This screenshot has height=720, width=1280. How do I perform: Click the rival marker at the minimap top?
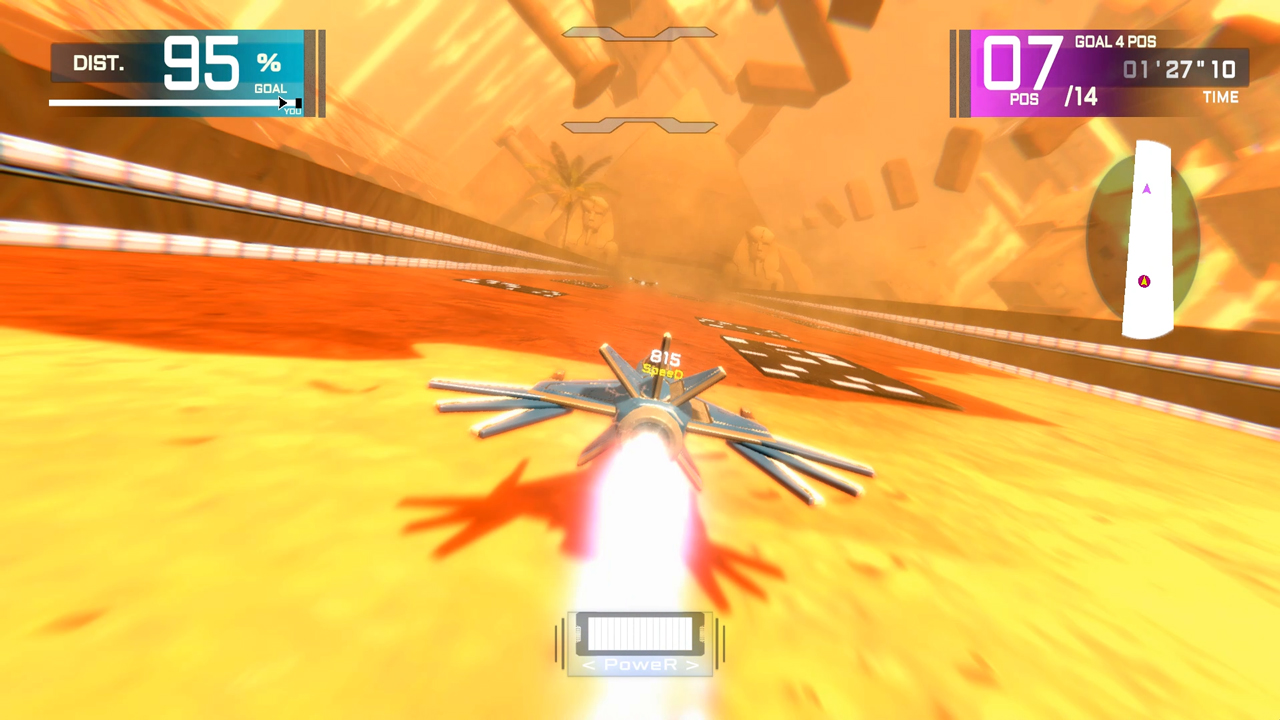[x=1147, y=189]
